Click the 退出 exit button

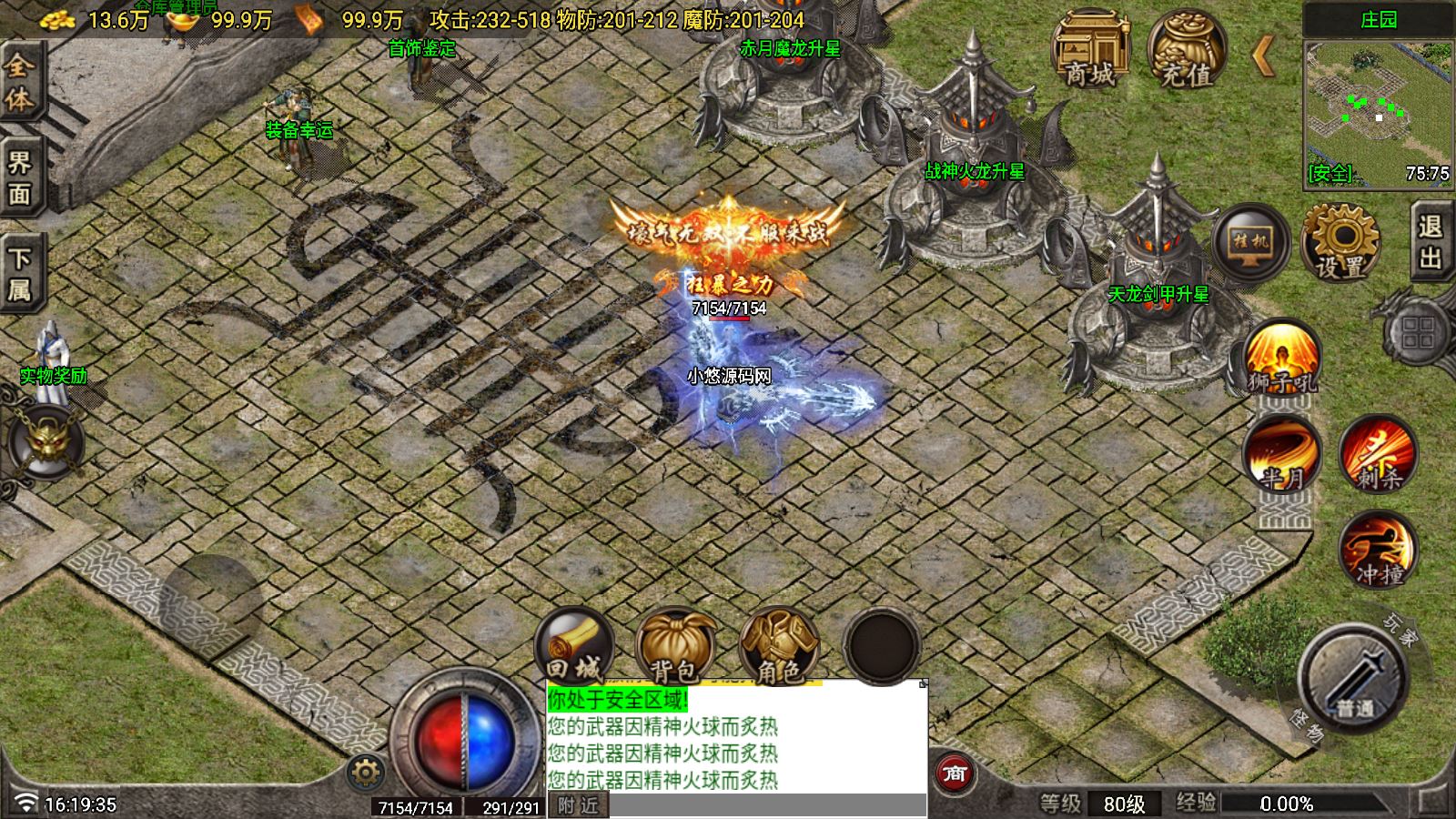click(x=1431, y=242)
